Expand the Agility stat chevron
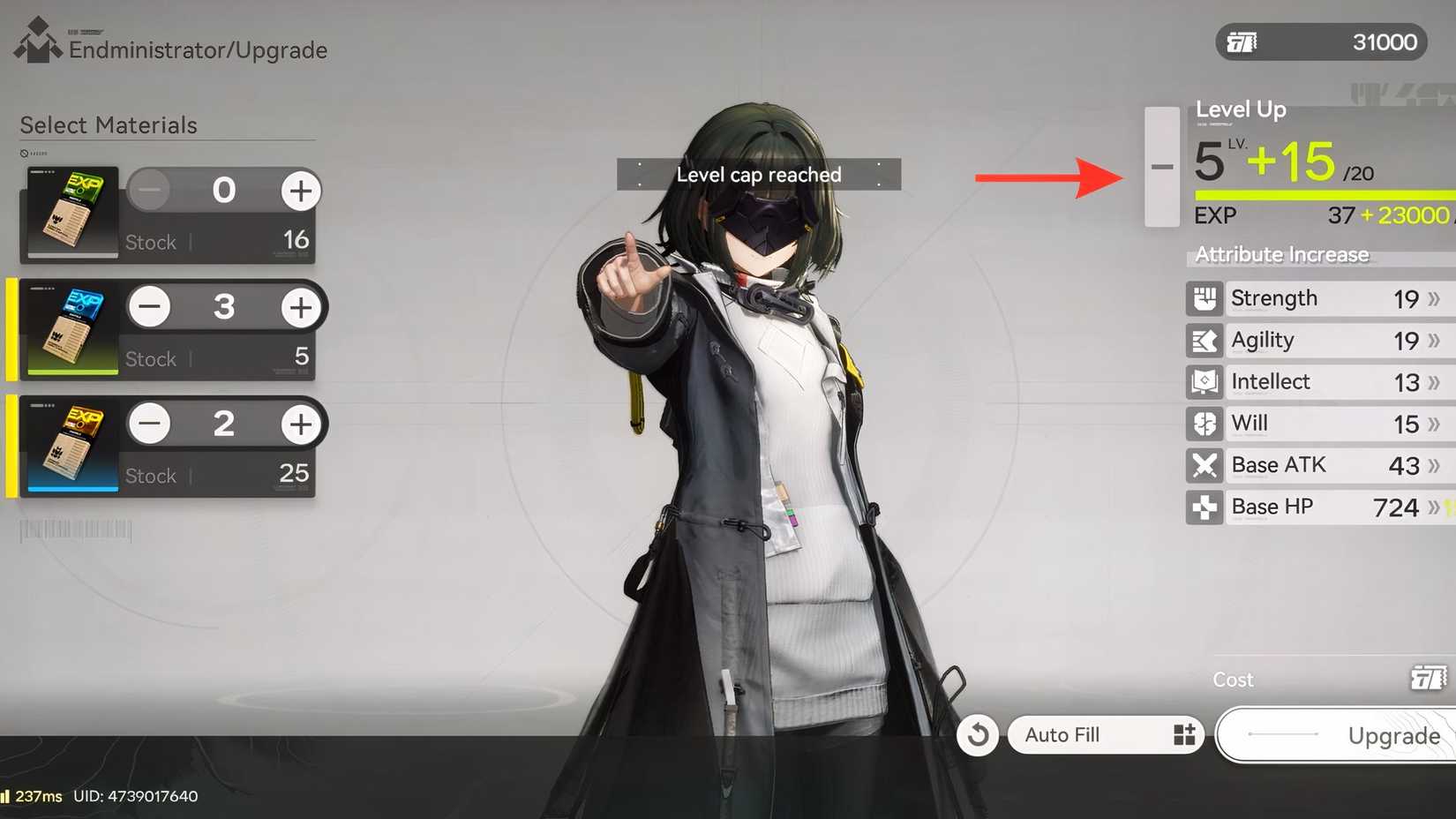Screen dimensions: 1456x819 pos(1434,341)
